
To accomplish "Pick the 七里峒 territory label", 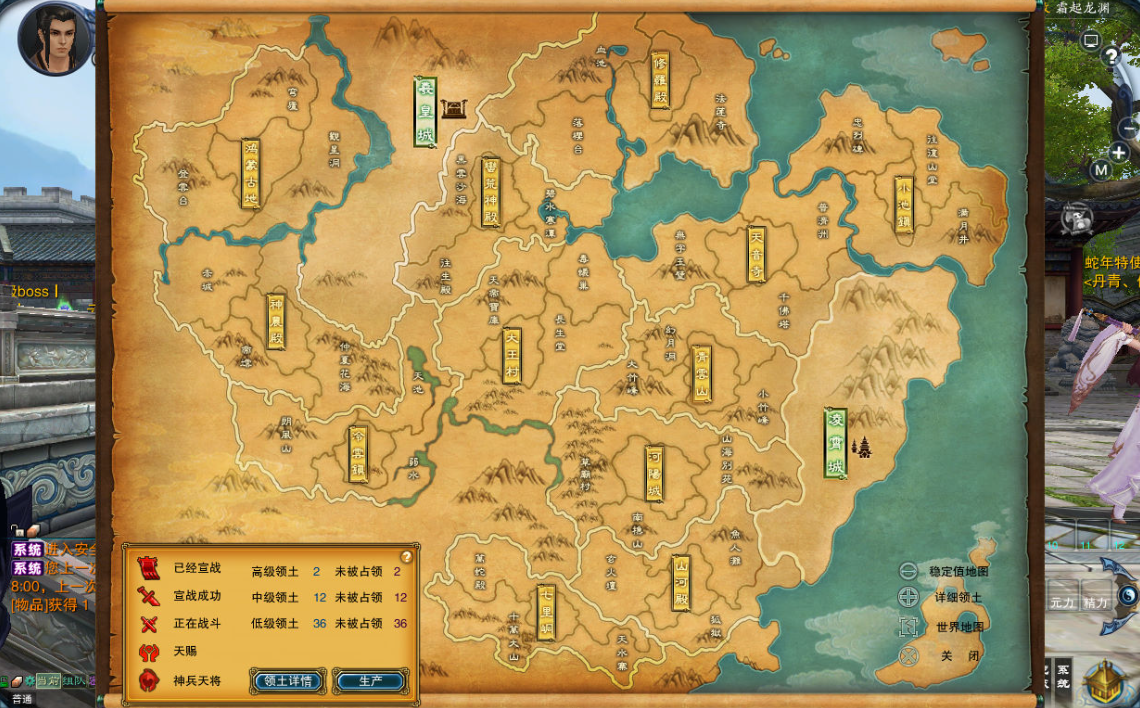I will (546, 611).
